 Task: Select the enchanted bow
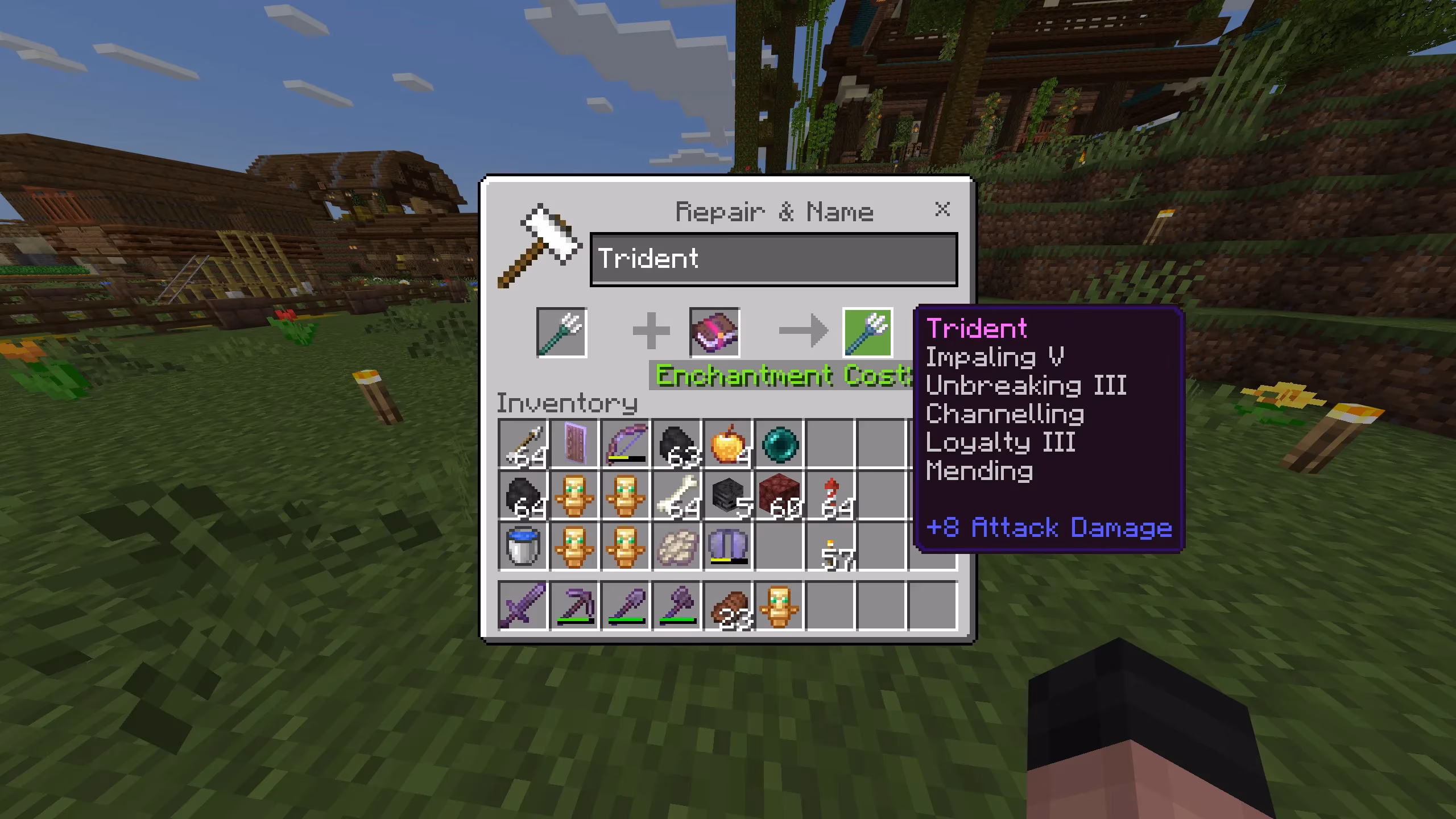pyautogui.click(x=626, y=445)
